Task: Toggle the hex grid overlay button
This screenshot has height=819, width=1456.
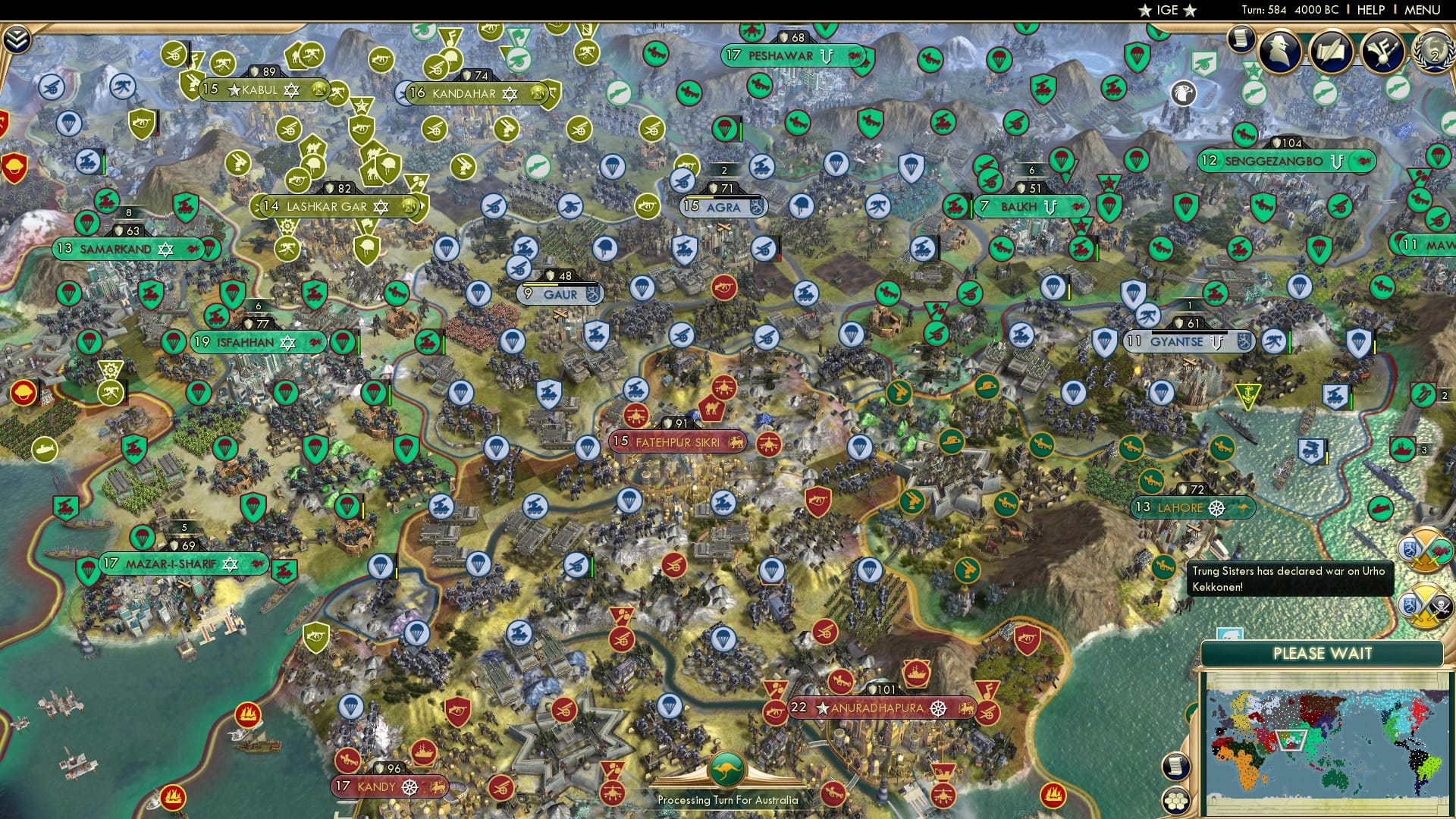Action: click(1175, 802)
